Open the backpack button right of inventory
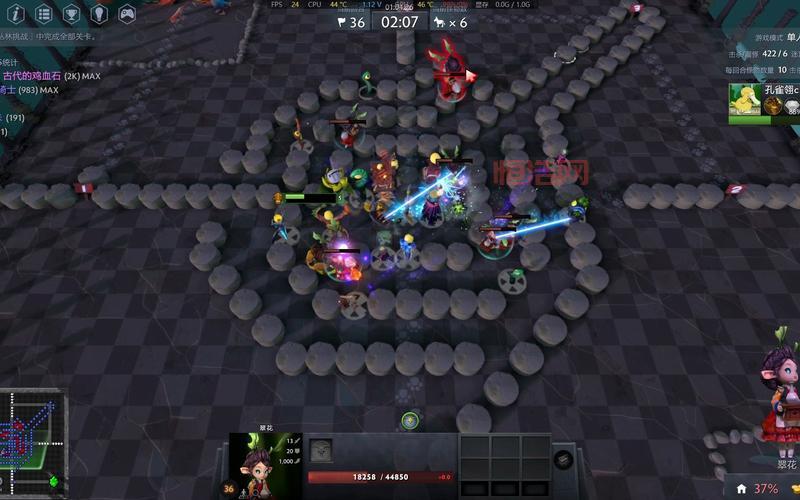Viewport: 800px width, 500px height. pyautogui.click(x=563, y=461)
